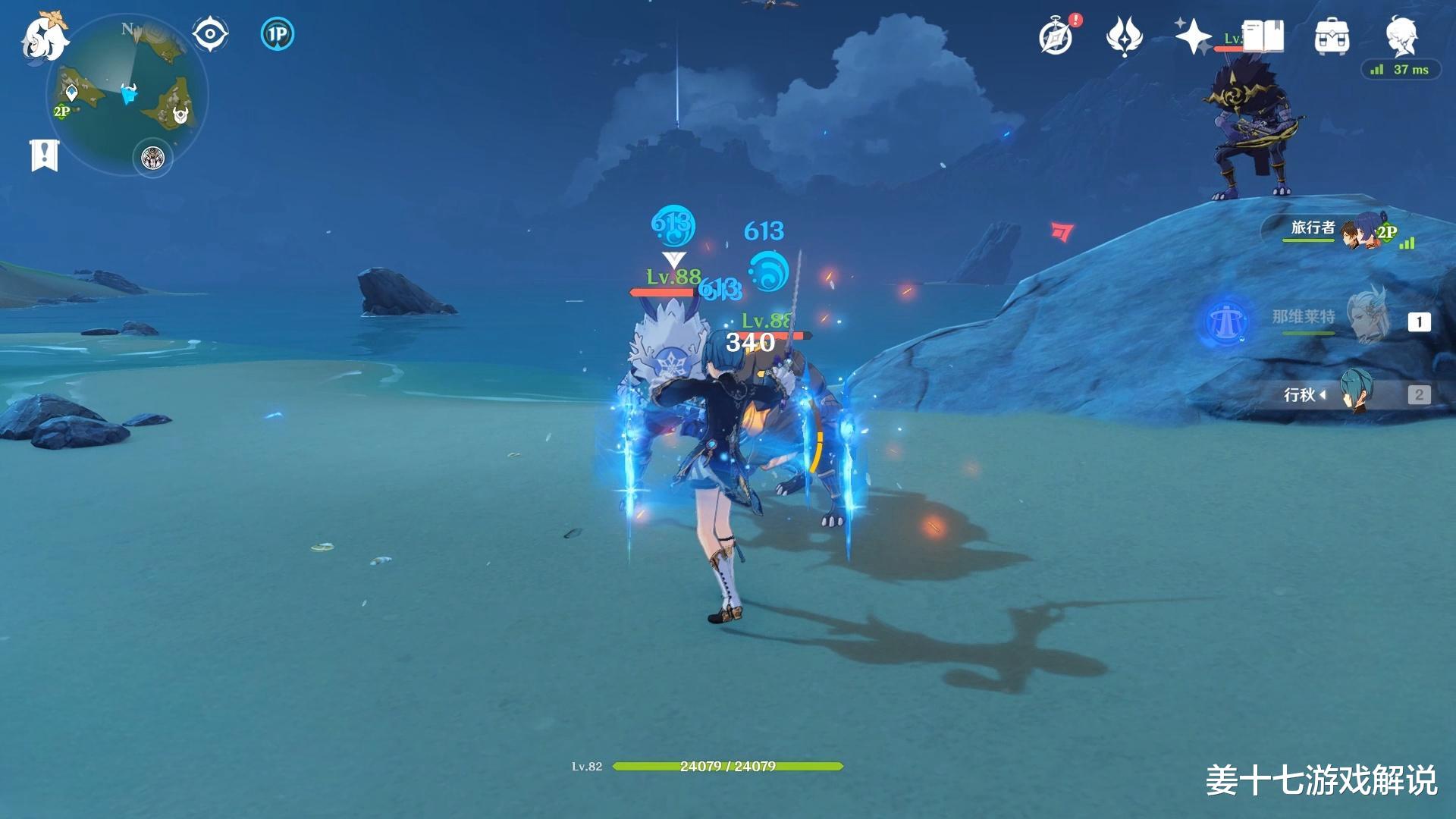Open the Paimon menu

[43, 36]
